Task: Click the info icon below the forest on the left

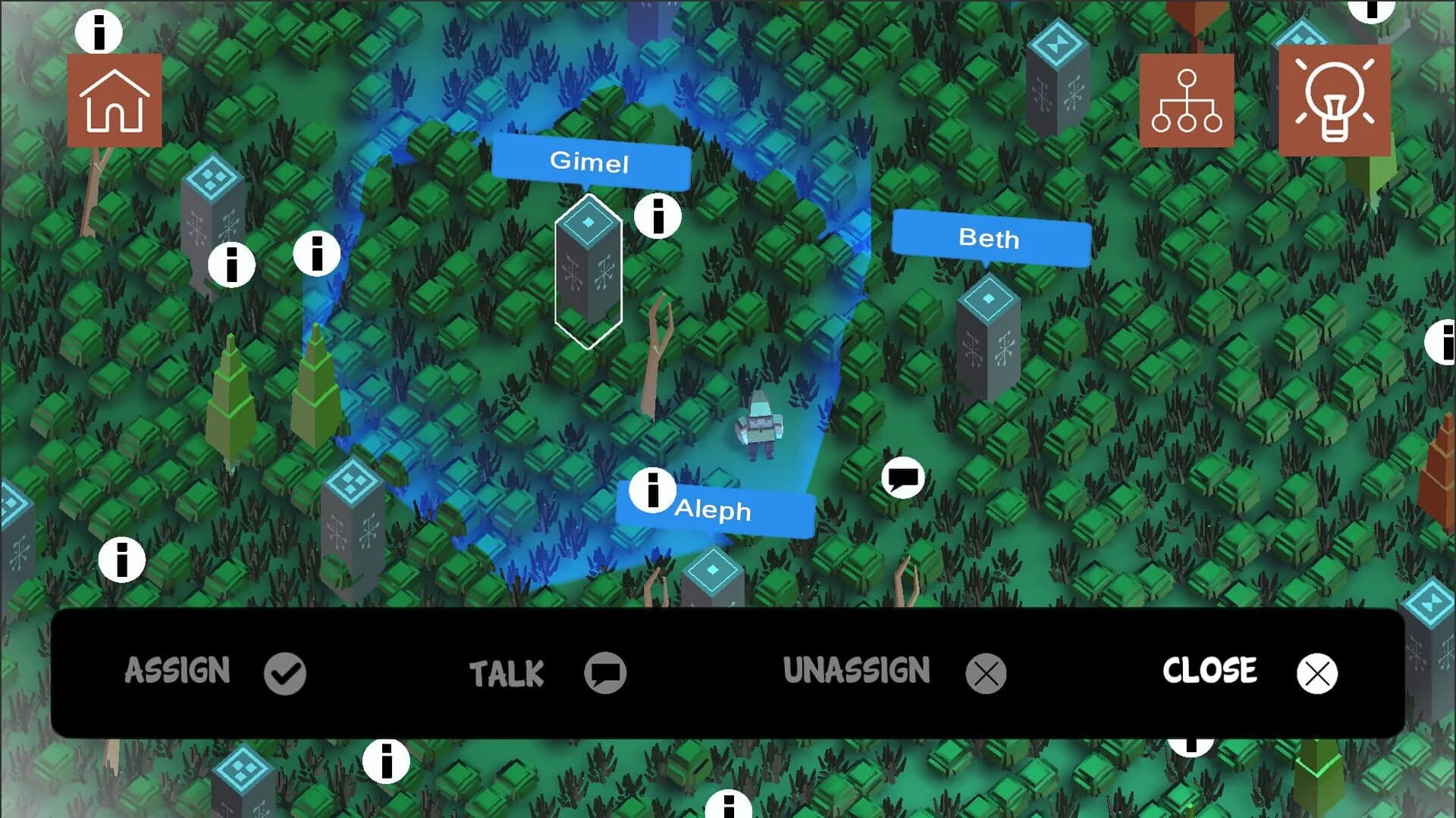Action: coord(123,560)
